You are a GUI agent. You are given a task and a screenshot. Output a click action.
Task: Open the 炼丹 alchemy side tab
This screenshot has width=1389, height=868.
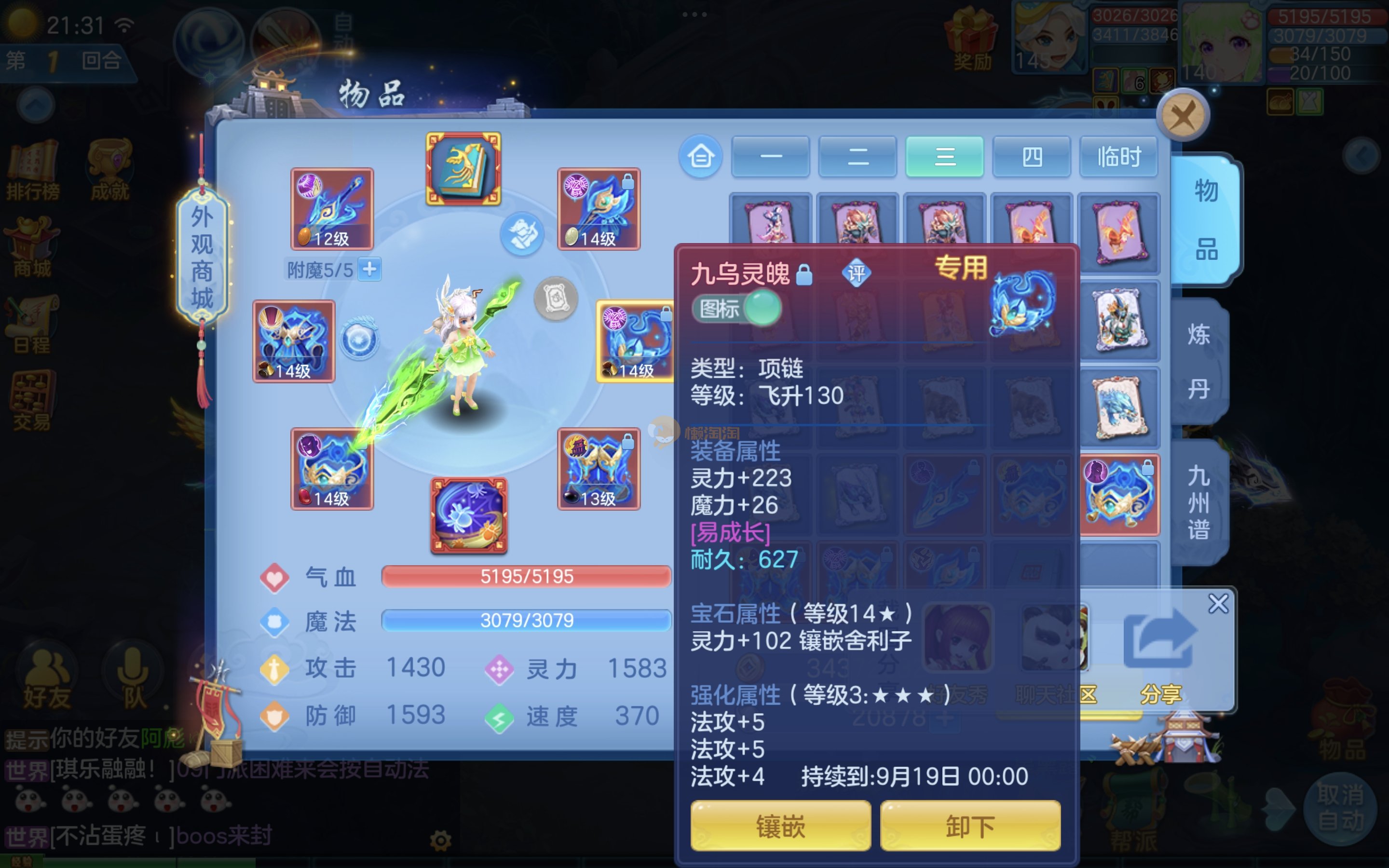click(1198, 362)
